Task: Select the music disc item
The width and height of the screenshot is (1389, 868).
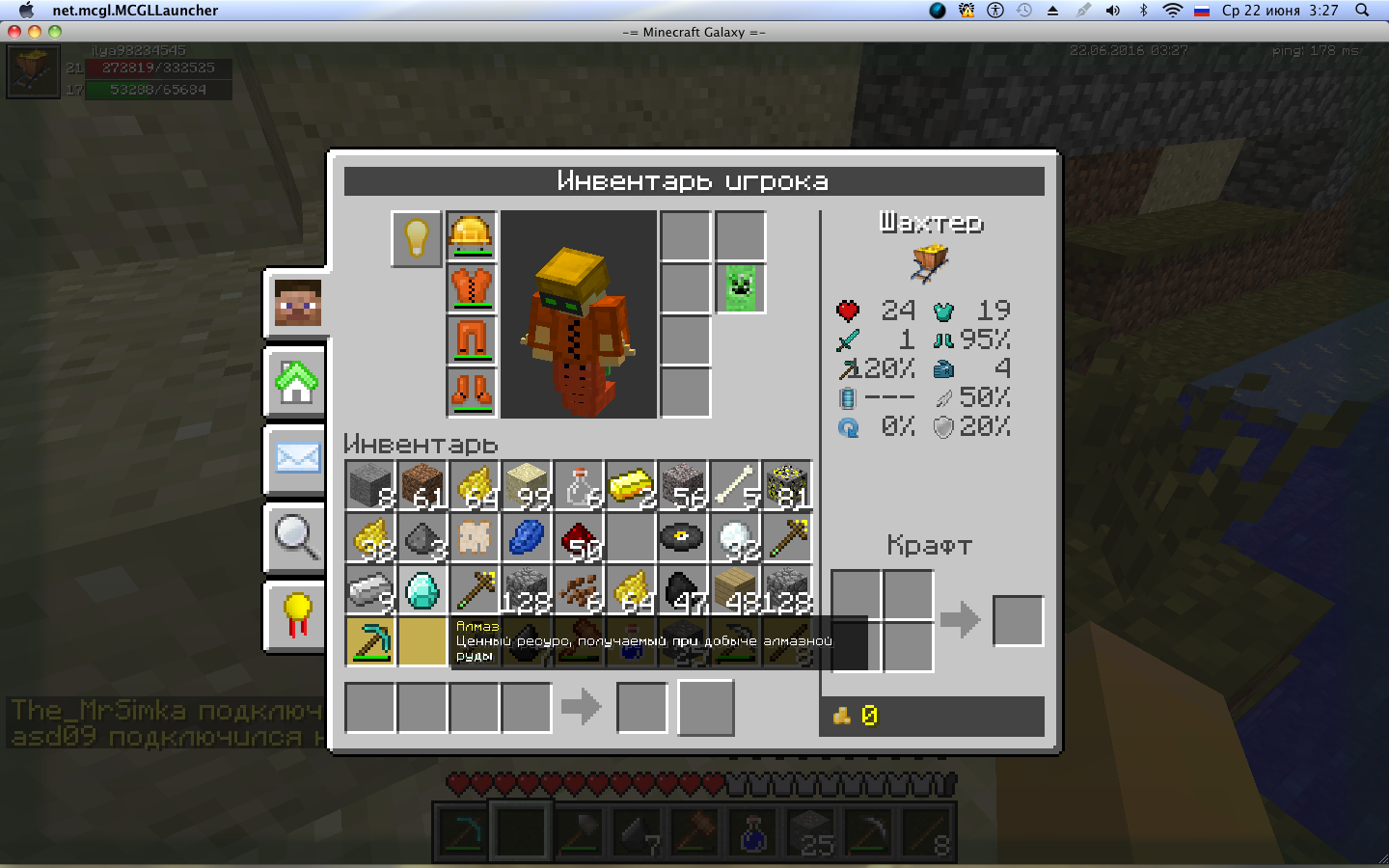Action: (x=683, y=537)
